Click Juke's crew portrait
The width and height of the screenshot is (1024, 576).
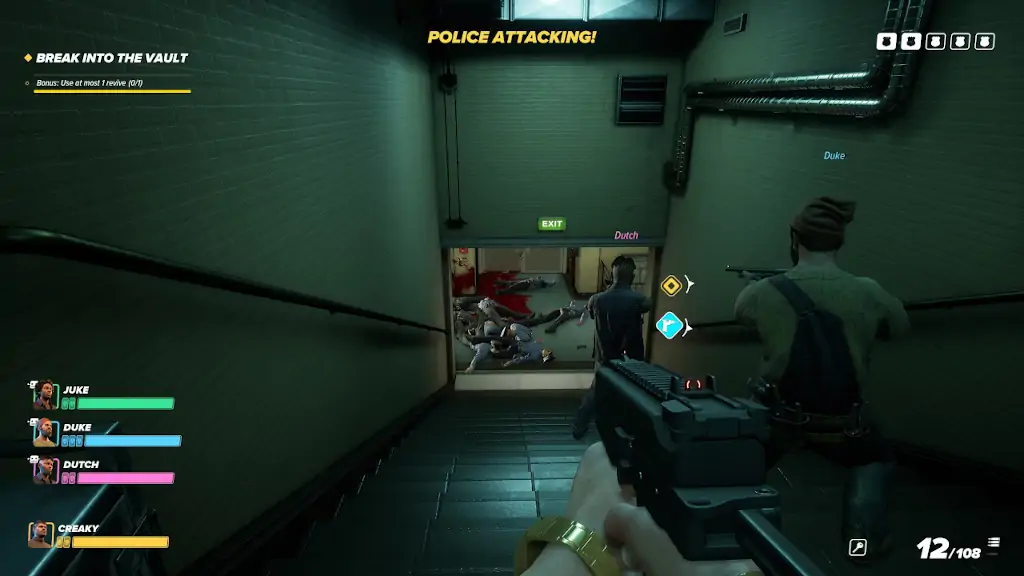[45, 396]
